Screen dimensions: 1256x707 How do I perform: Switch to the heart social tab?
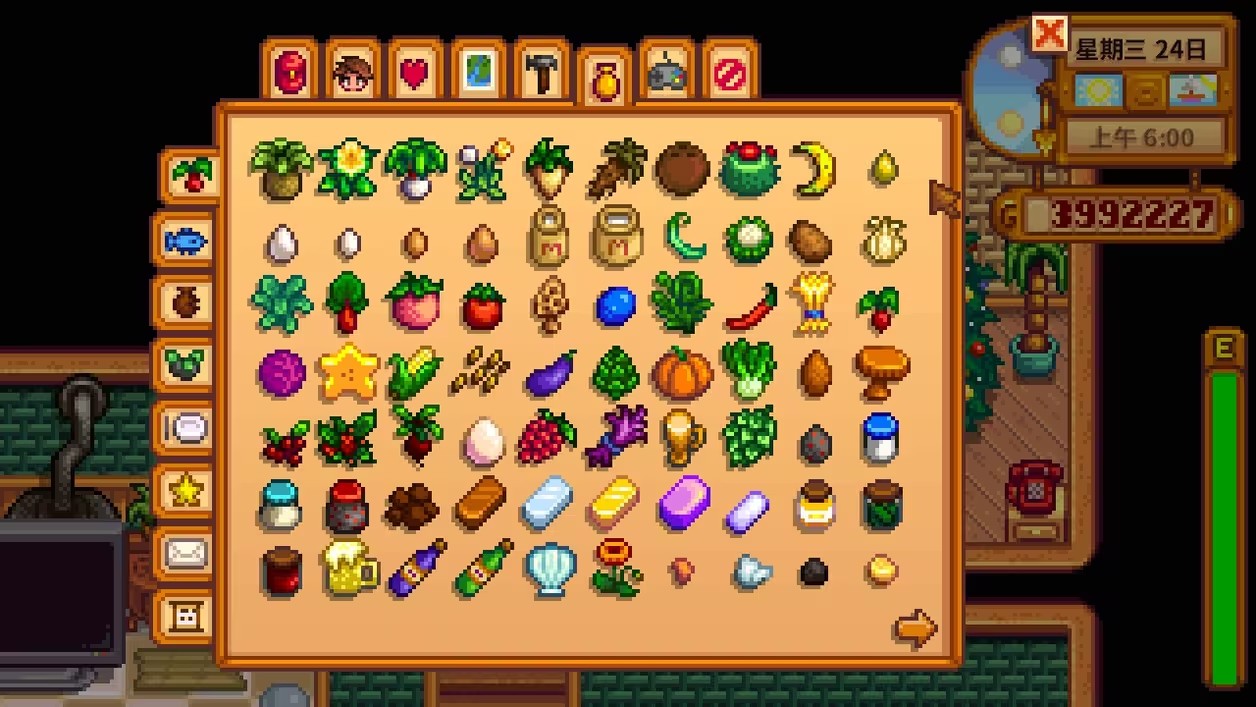(414, 73)
